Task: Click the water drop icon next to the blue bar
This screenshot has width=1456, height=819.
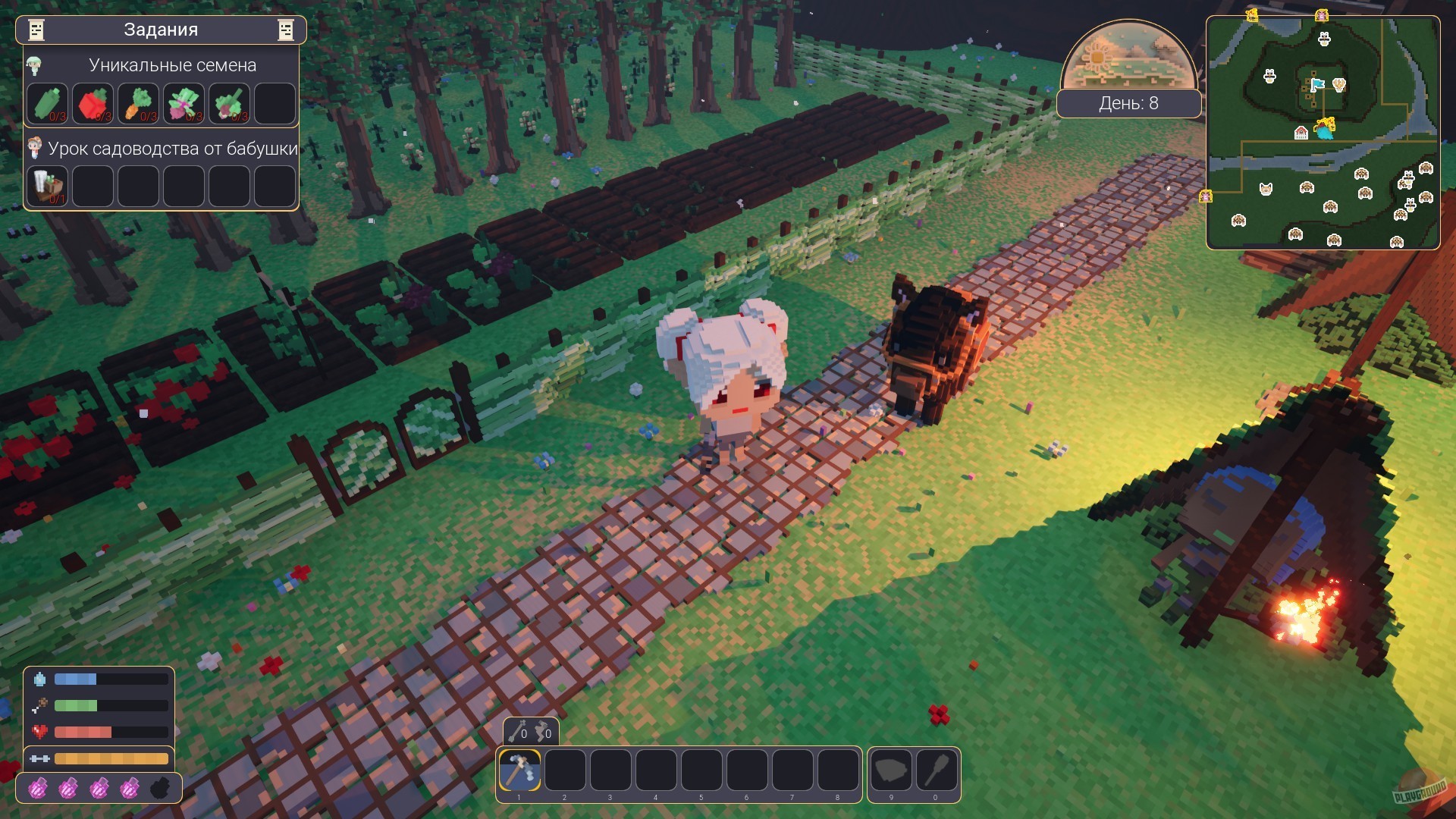Action: [41, 679]
